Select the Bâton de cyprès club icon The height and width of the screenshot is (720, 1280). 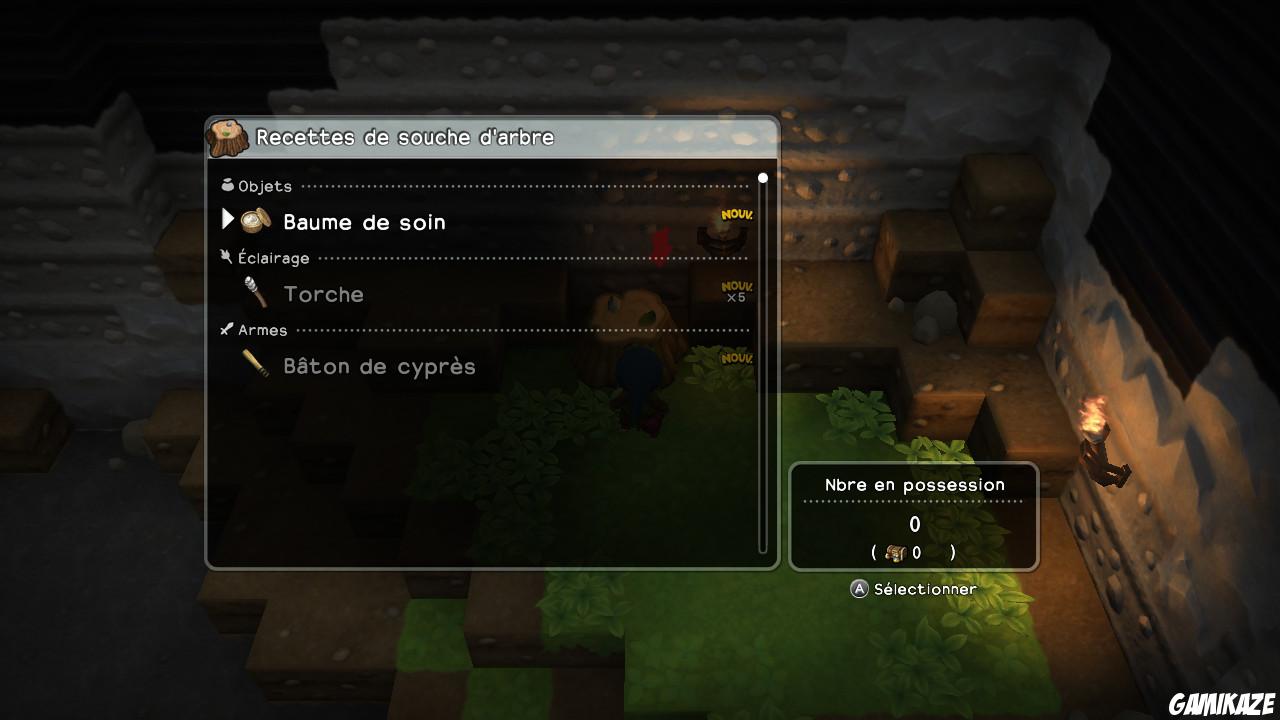pos(257,365)
